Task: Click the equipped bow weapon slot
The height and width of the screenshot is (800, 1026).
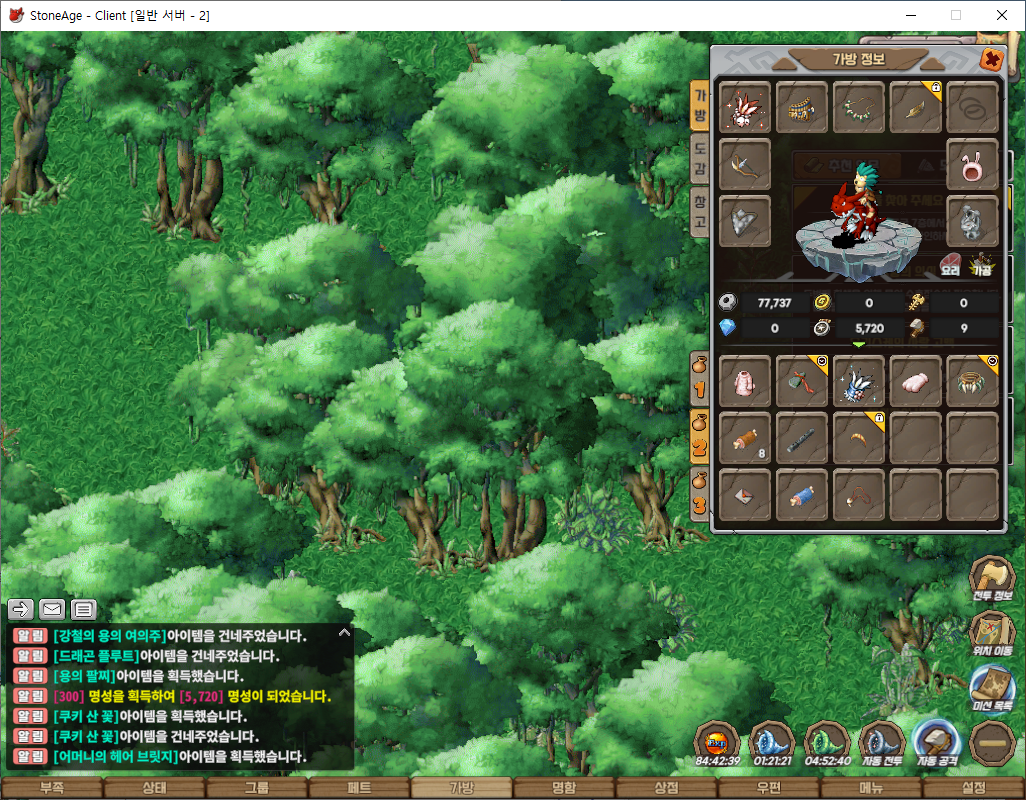Action: (x=745, y=164)
